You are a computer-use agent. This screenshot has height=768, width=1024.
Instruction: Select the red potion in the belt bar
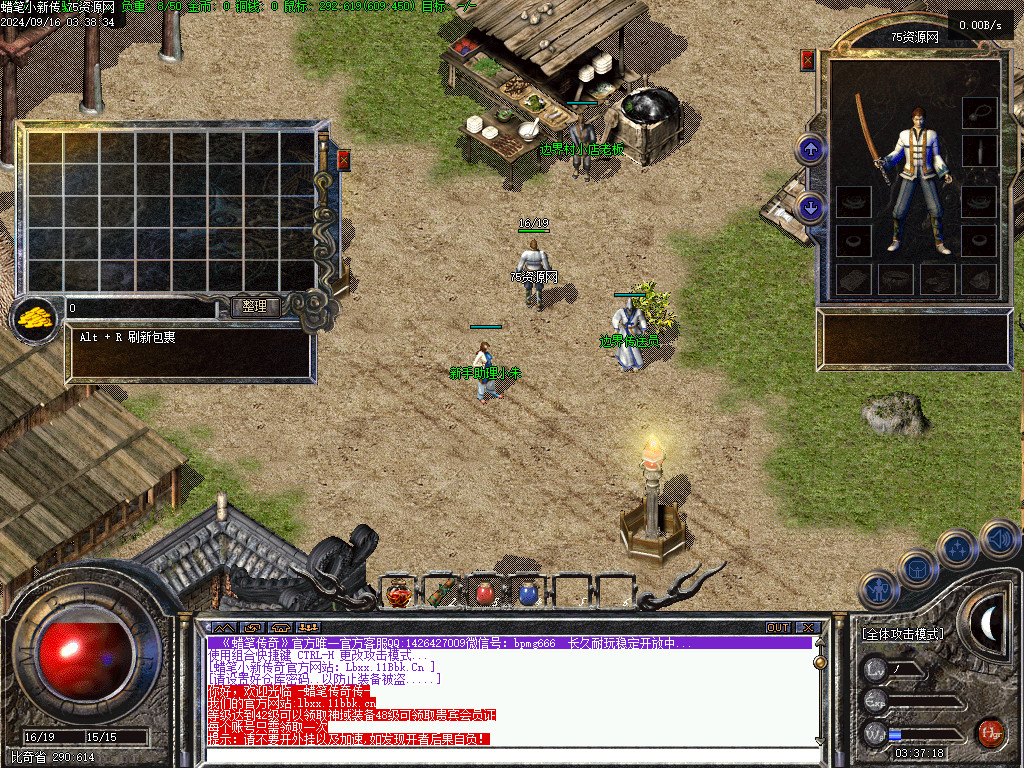tap(484, 593)
